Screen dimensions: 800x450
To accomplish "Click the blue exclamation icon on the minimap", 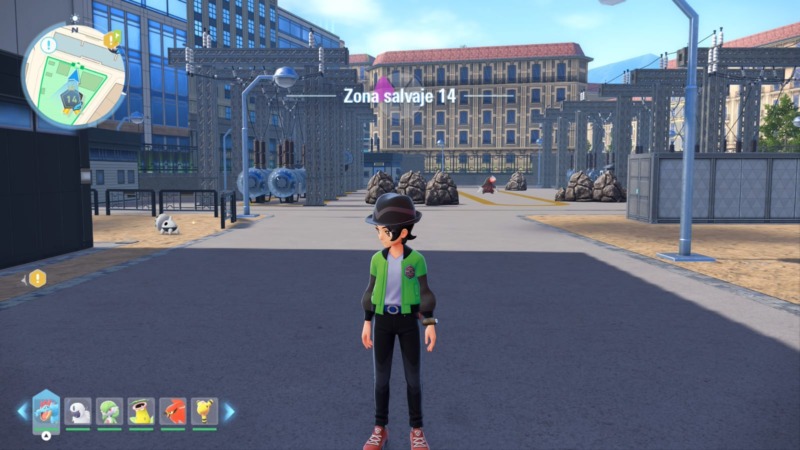I will 50,44.
